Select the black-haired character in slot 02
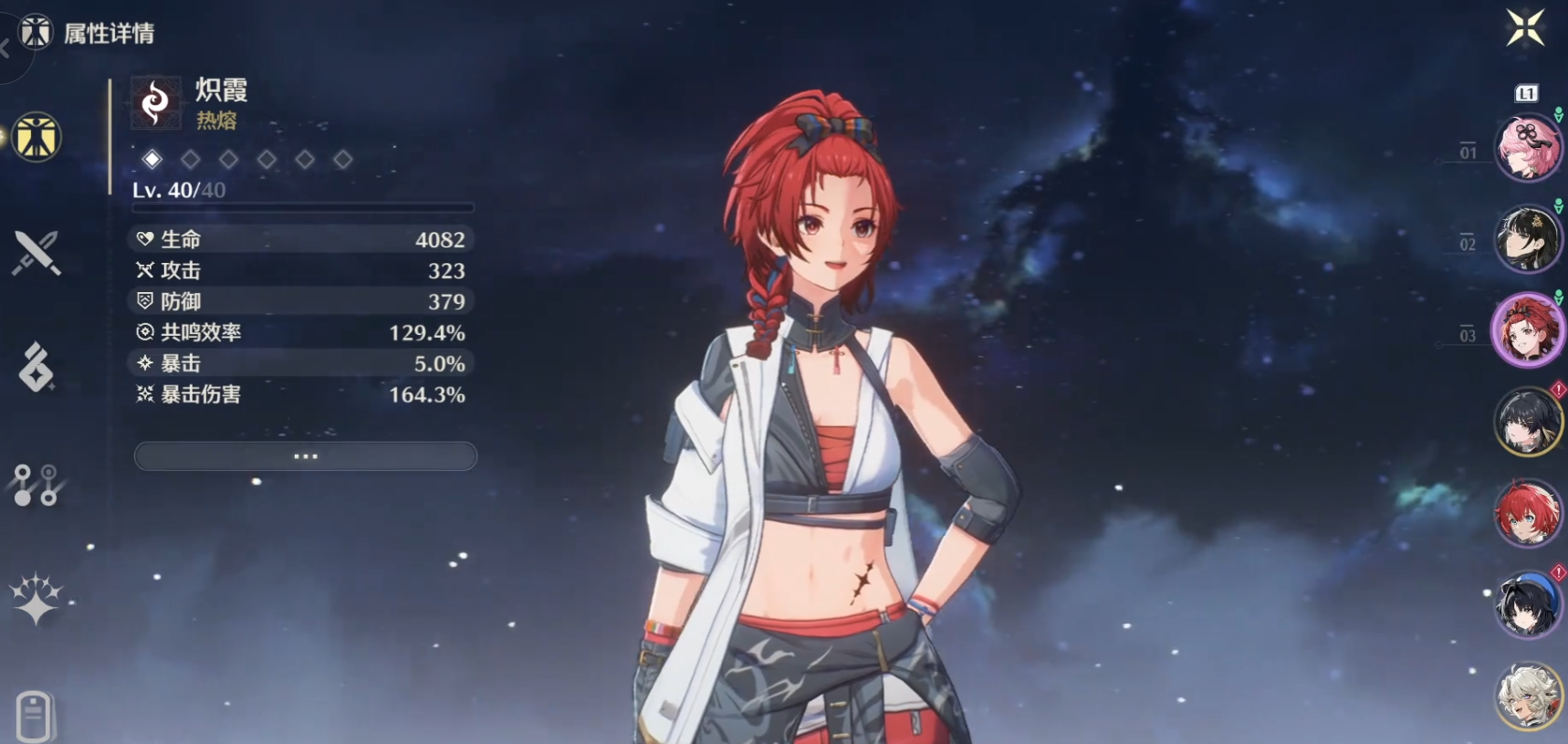The width and height of the screenshot is (1568, 744). coord(1527,239)
